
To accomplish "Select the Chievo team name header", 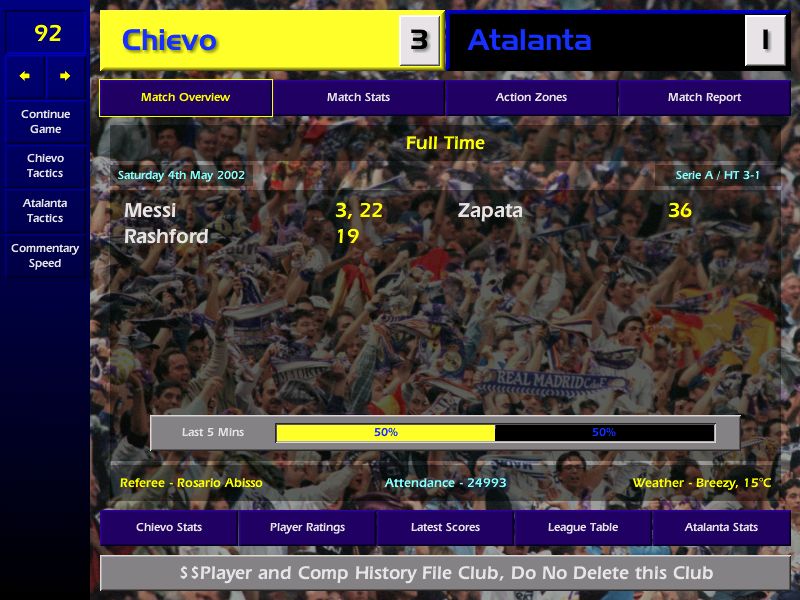I will 169,41.
